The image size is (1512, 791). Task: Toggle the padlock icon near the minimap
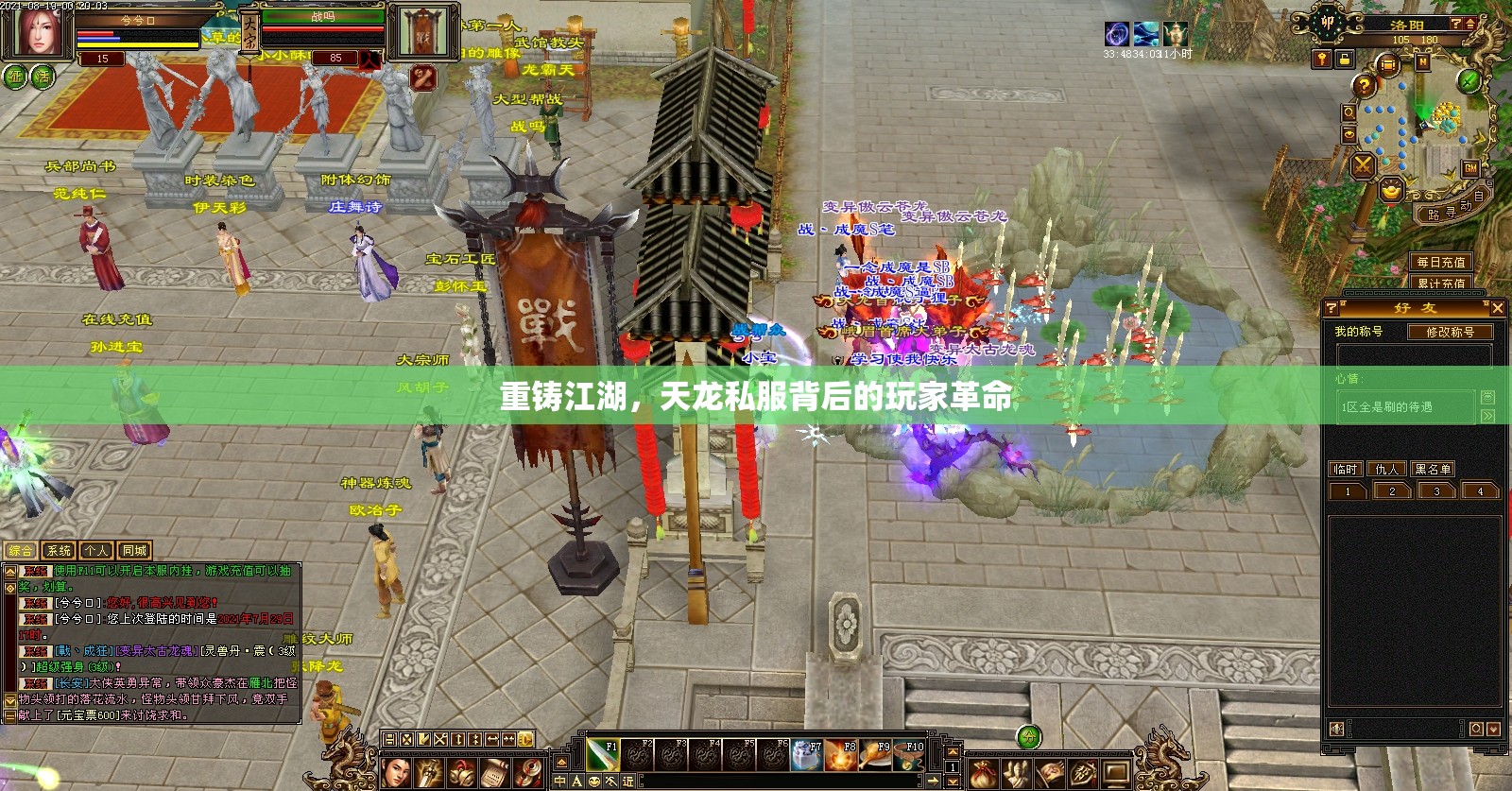click(x=1345, y=60)
